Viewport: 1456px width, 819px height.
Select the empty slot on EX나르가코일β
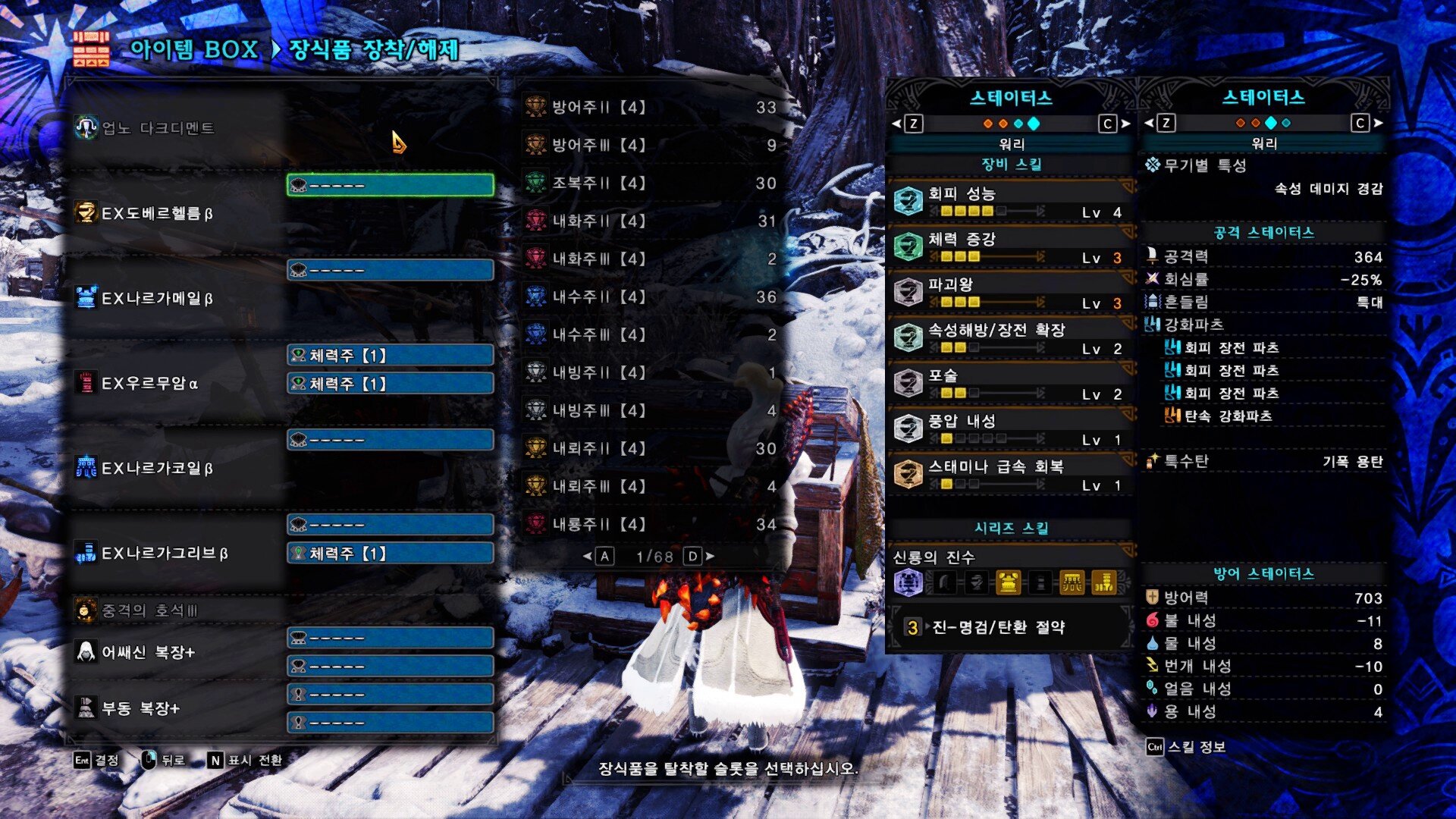pyautogui.click(x=391, y=440)
